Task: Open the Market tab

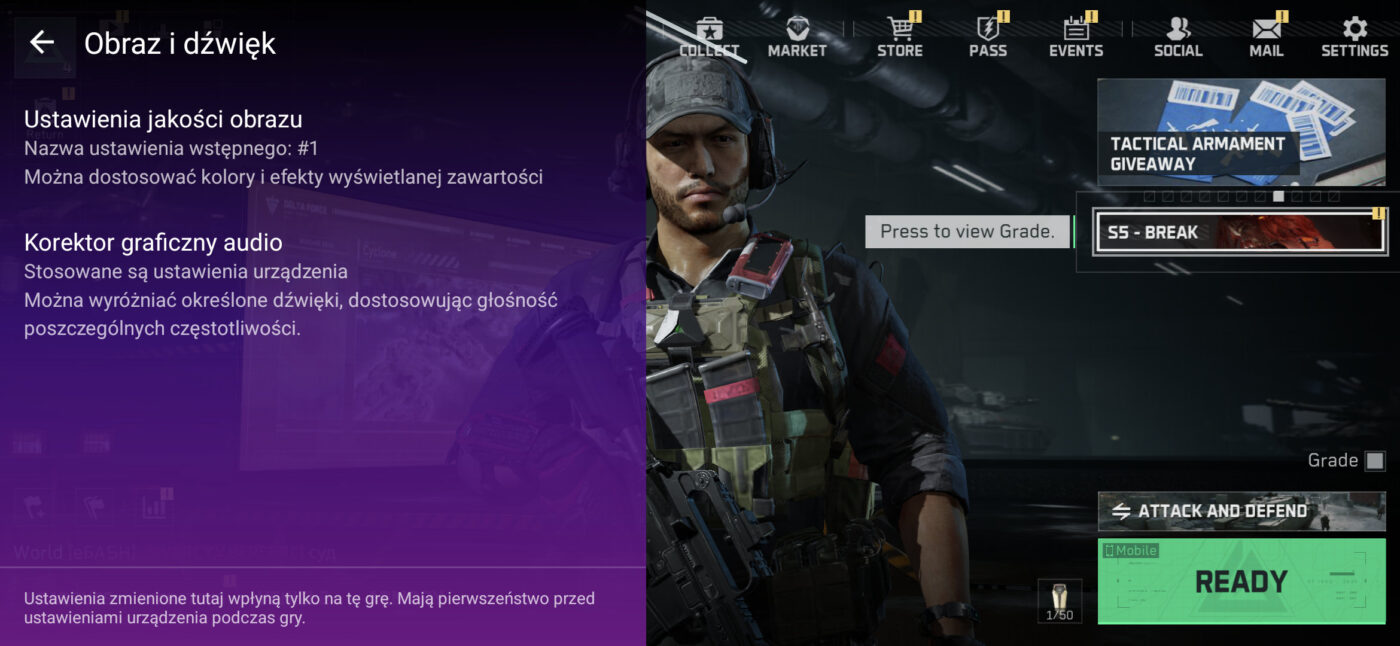Action: tap(797, 37)
